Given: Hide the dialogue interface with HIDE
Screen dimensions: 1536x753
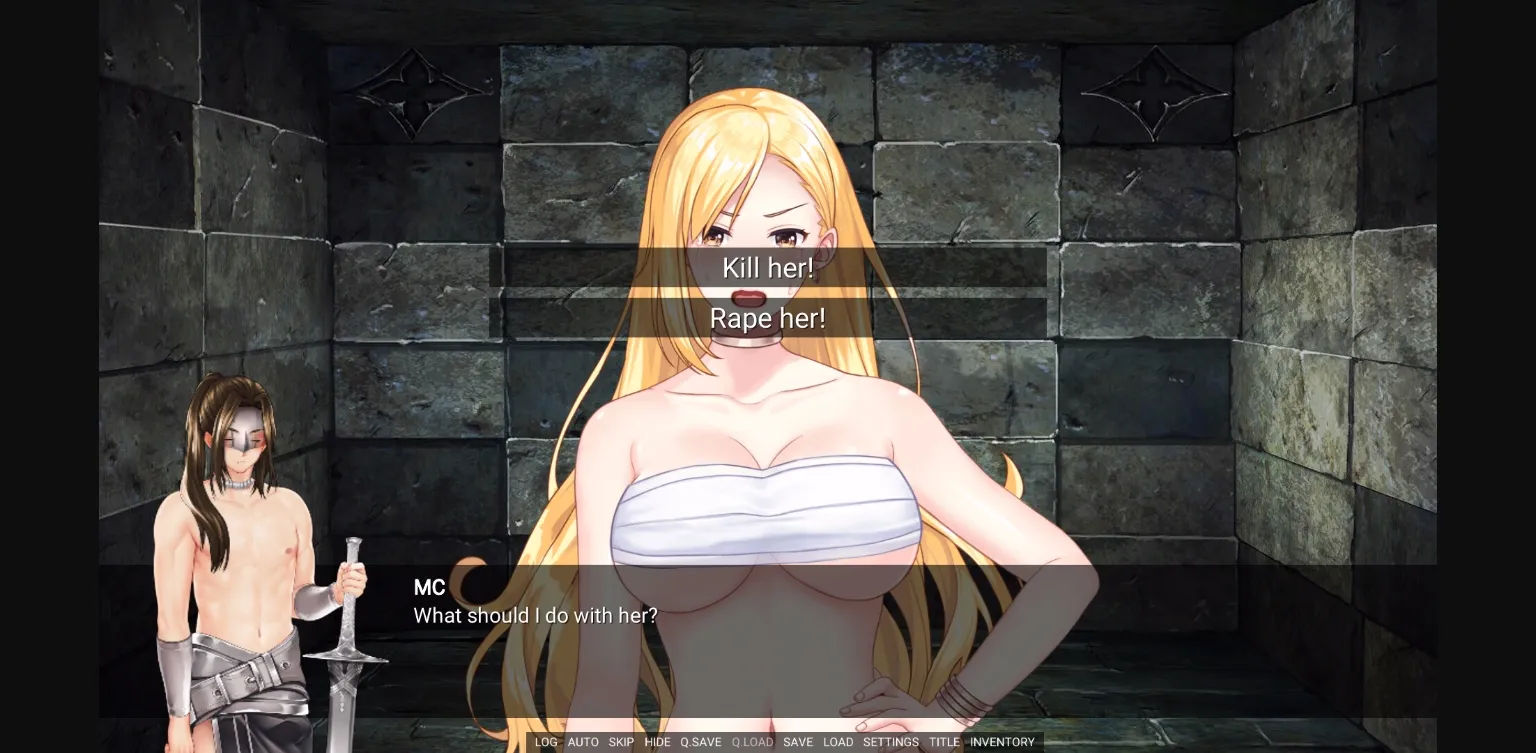Looking at the screenshot, I should (x=658, y=742).
